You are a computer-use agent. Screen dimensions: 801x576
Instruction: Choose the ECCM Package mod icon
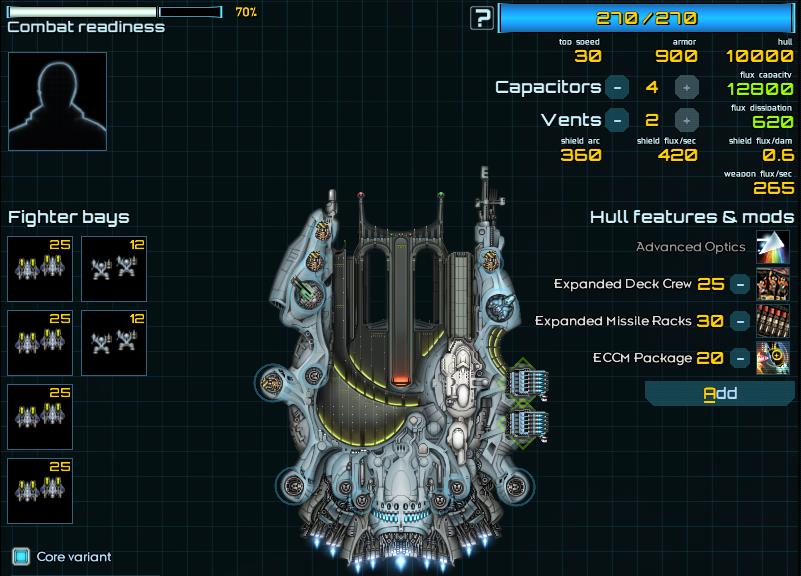[772, 358]
